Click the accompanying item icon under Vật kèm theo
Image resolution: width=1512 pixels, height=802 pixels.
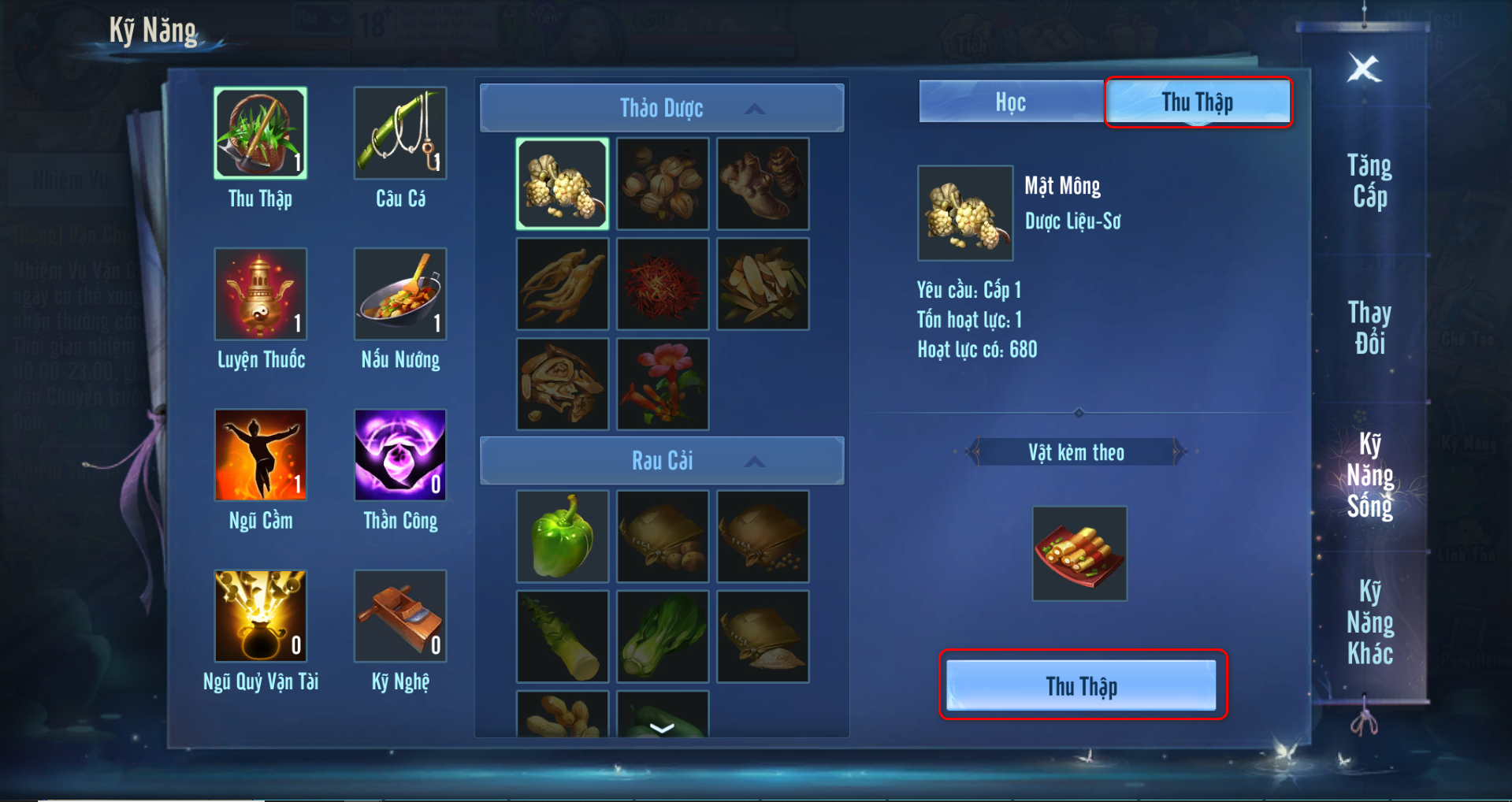click(1079, 554)
